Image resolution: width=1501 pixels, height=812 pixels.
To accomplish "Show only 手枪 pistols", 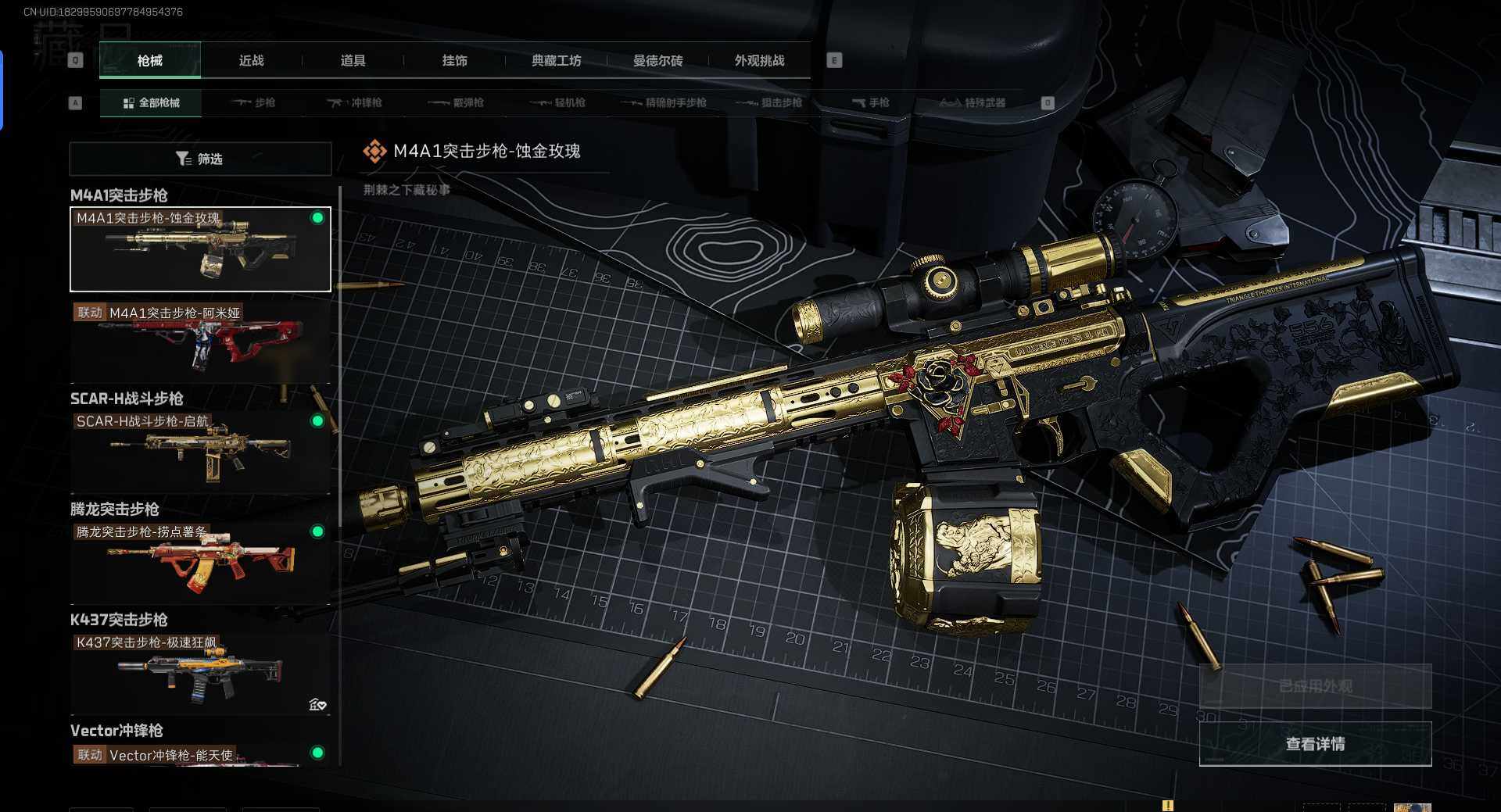I will [871, 102].
